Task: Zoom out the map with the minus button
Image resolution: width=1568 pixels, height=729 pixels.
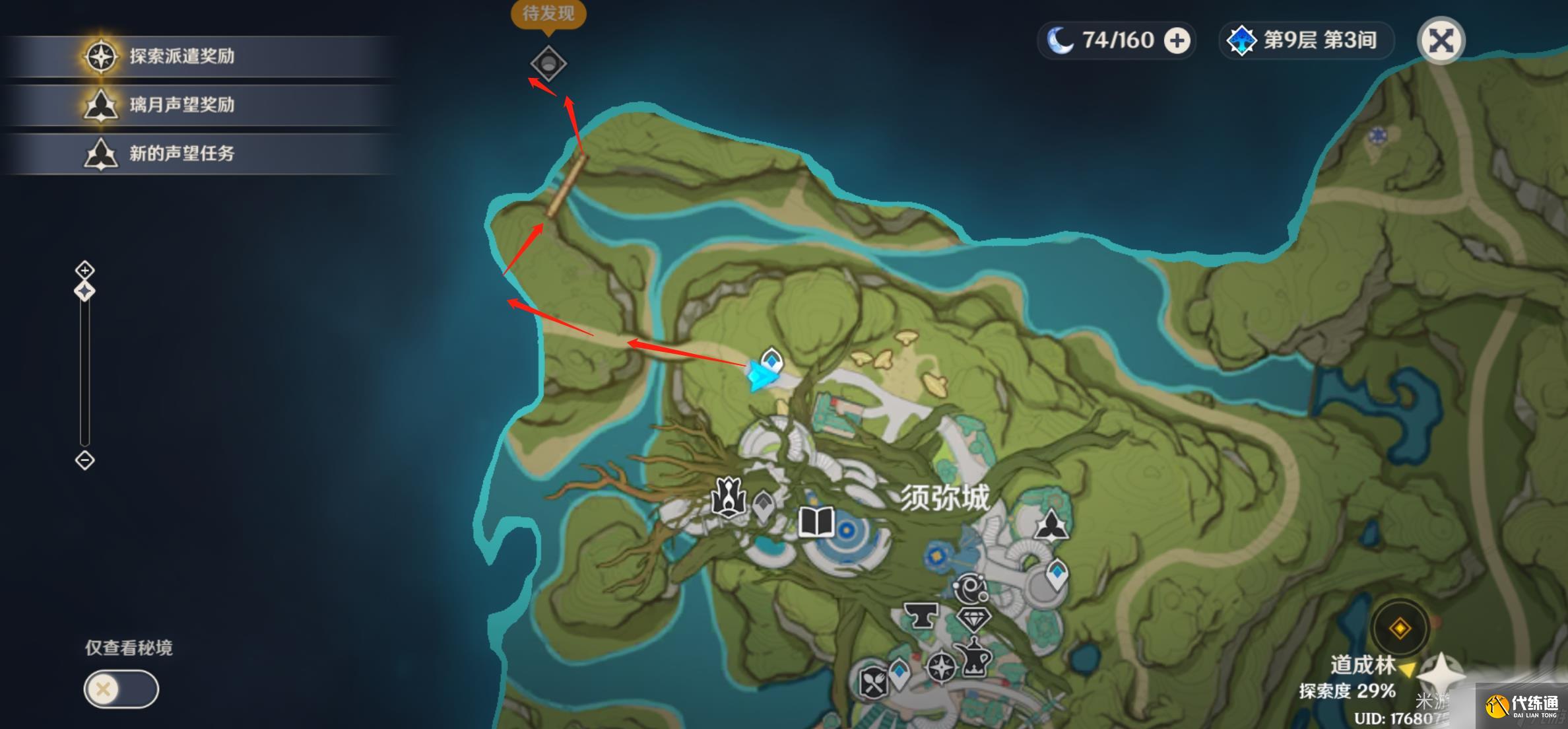Action: pos(84,460)
